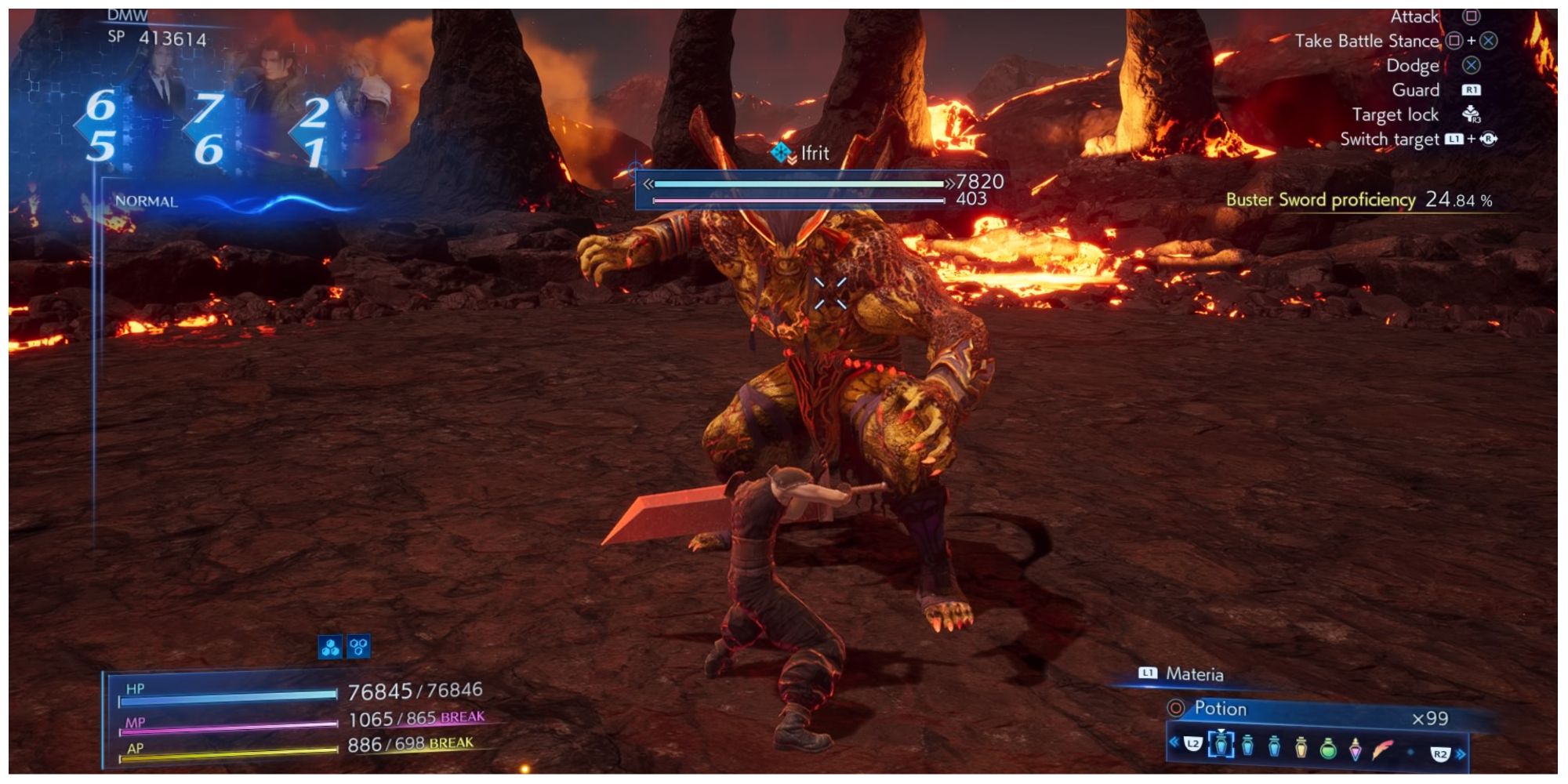Select the Phoenix feather item
Screen dimensions: 1568x784
coord(1384,749)
